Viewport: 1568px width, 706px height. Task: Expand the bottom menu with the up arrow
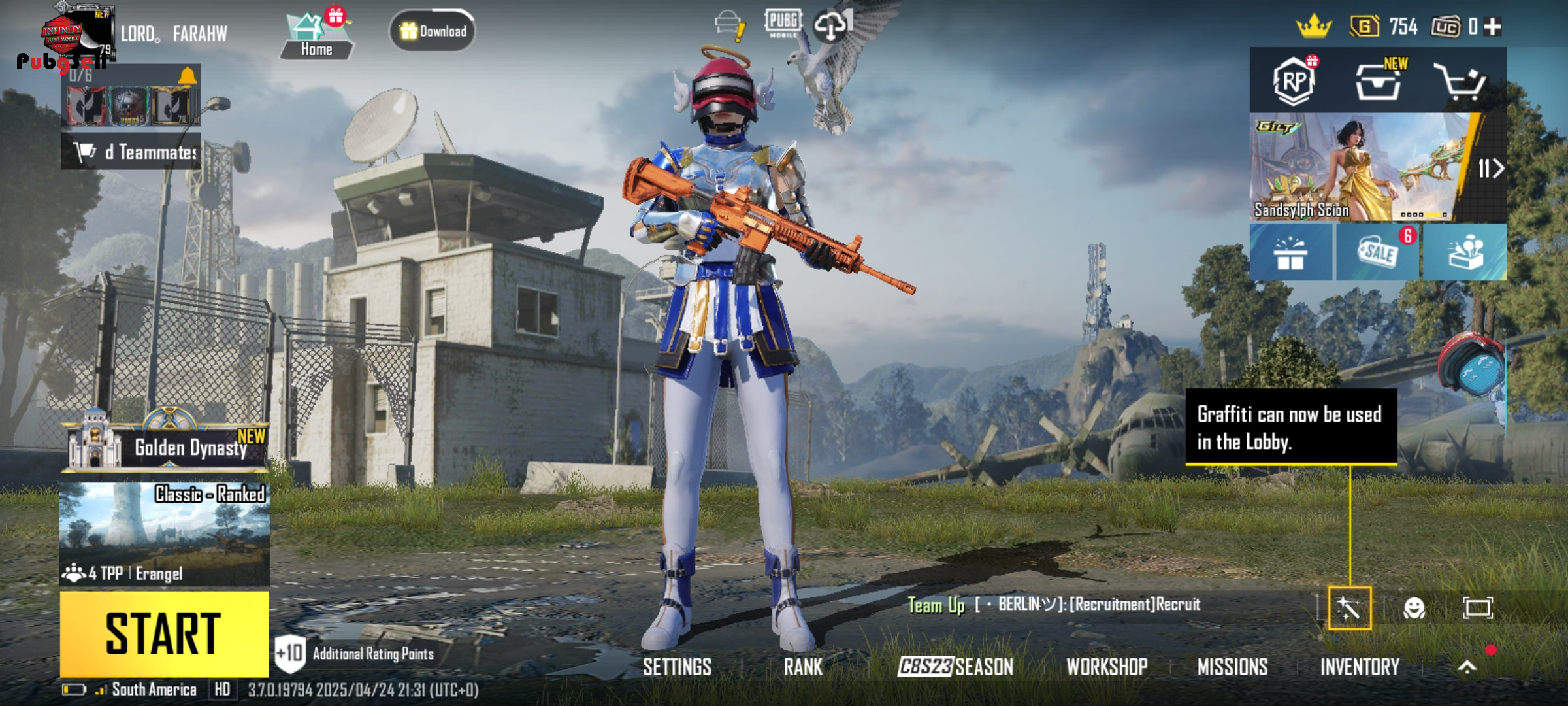click(x=1467, y=667)
